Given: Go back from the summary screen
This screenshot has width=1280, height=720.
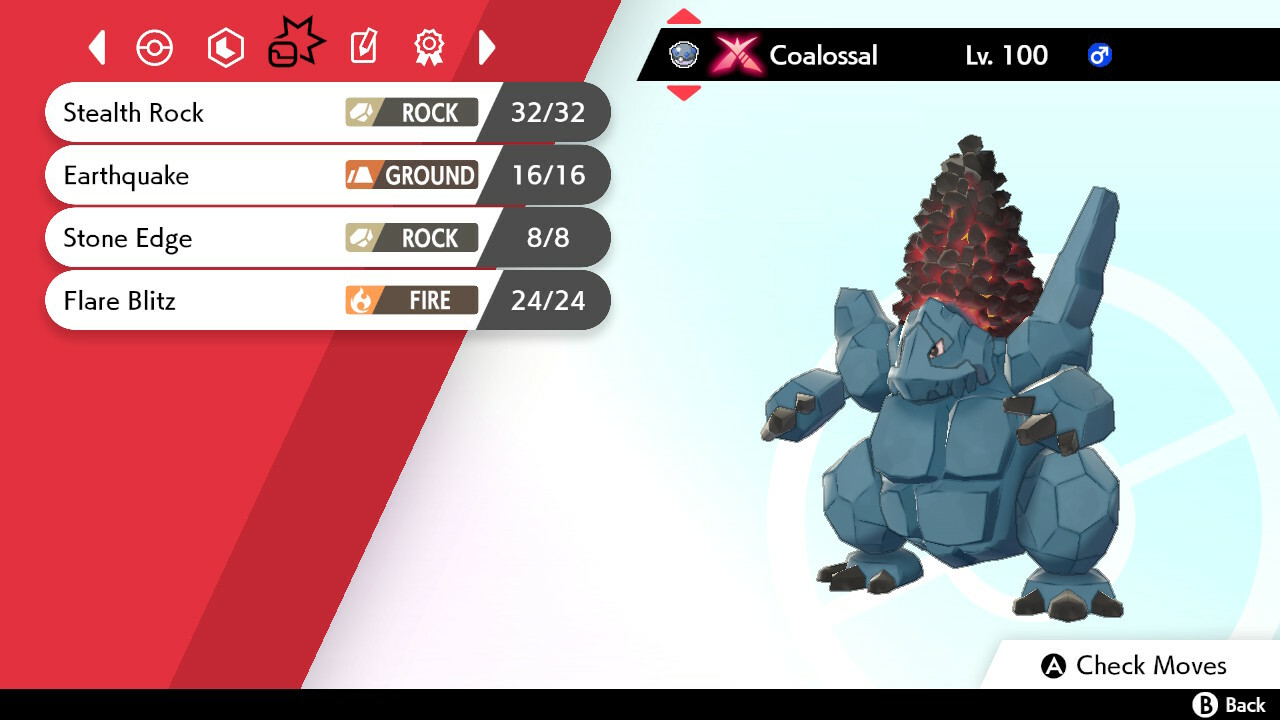Looking at the screenshot, I should [1229, 705].
